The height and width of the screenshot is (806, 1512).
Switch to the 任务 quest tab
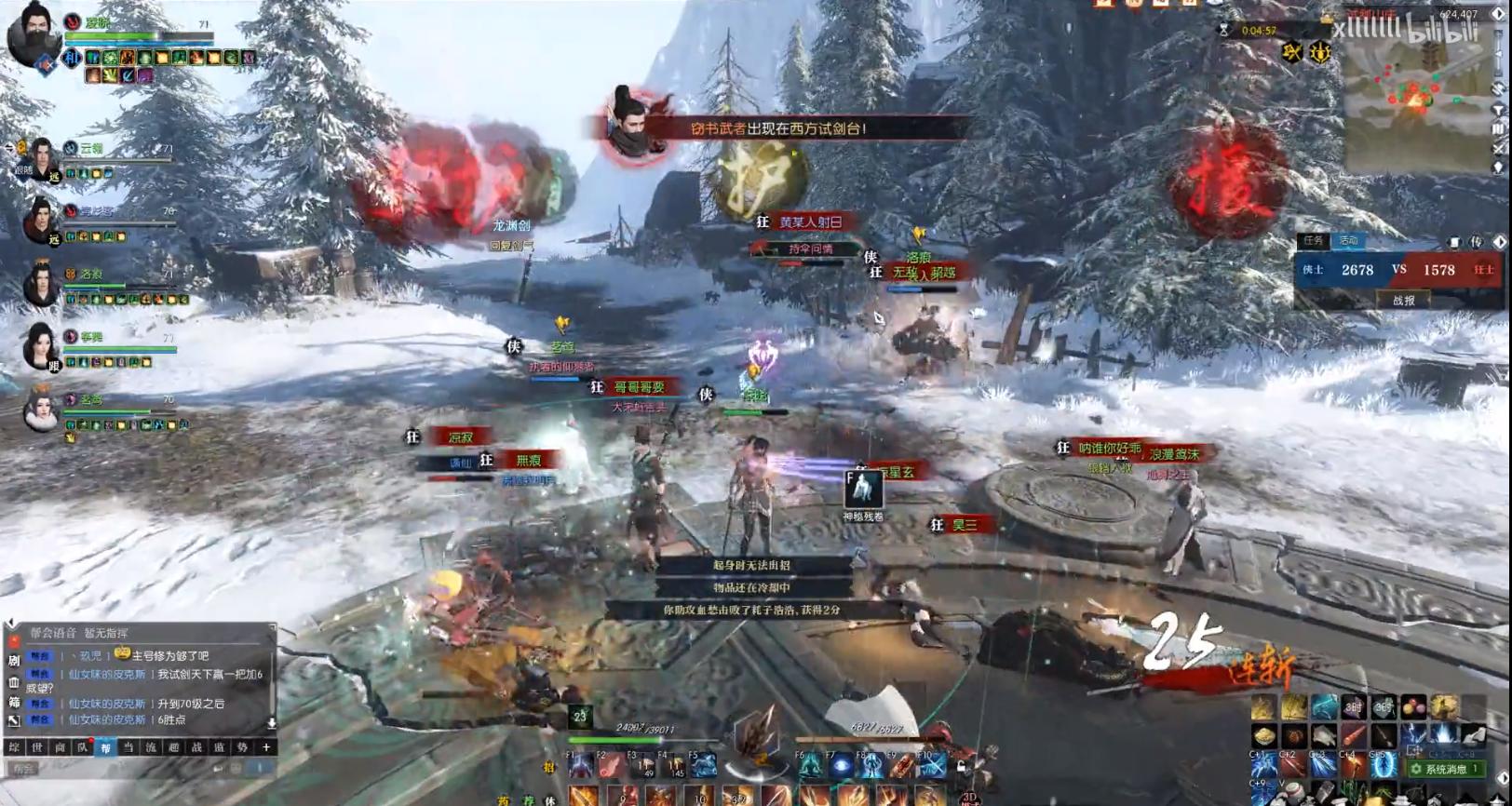point(1313,240)
